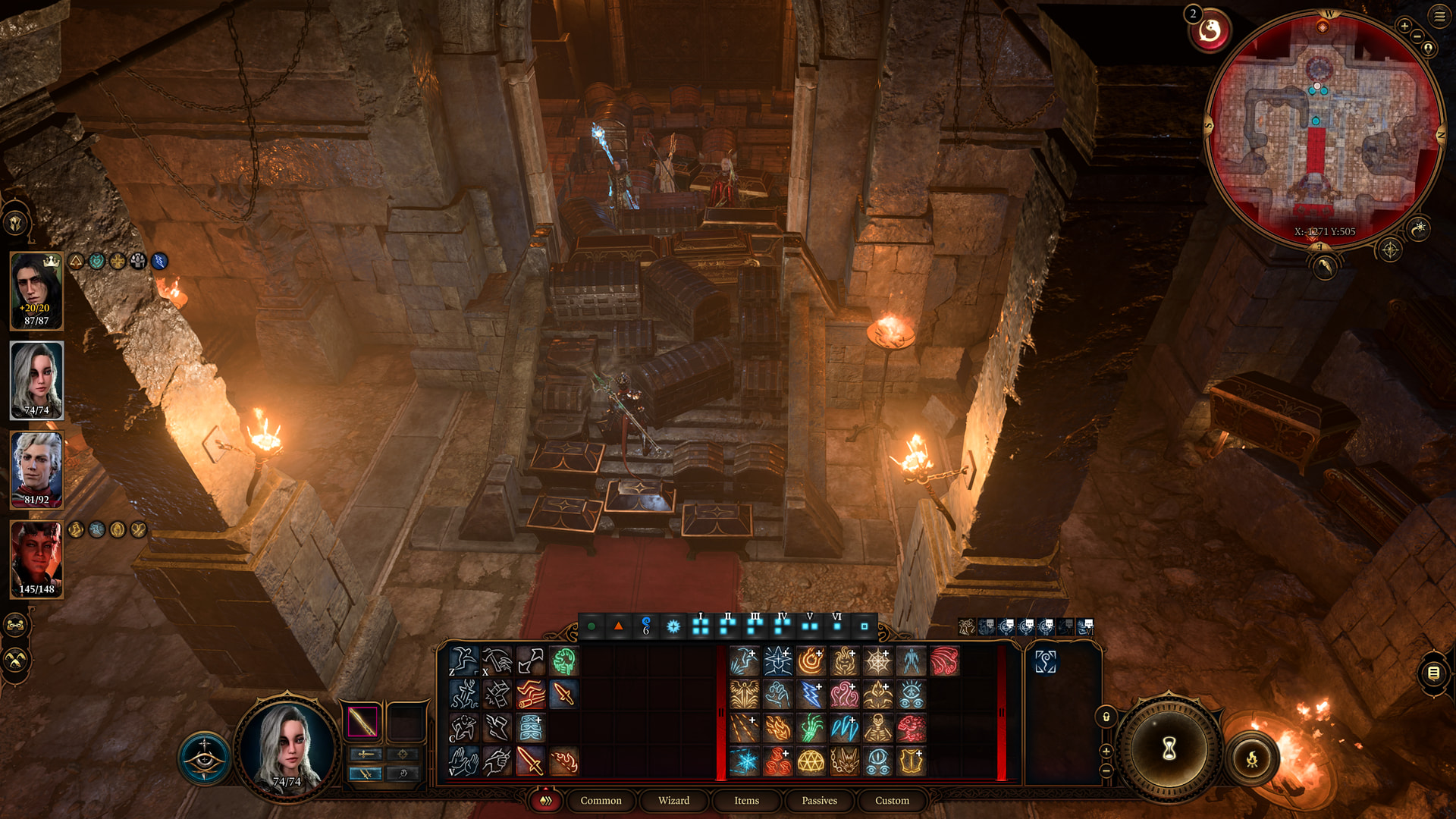Viewport: 1456px width, 819px height.
Task: Select the golden dome spell icon
Action: (811, 761)
